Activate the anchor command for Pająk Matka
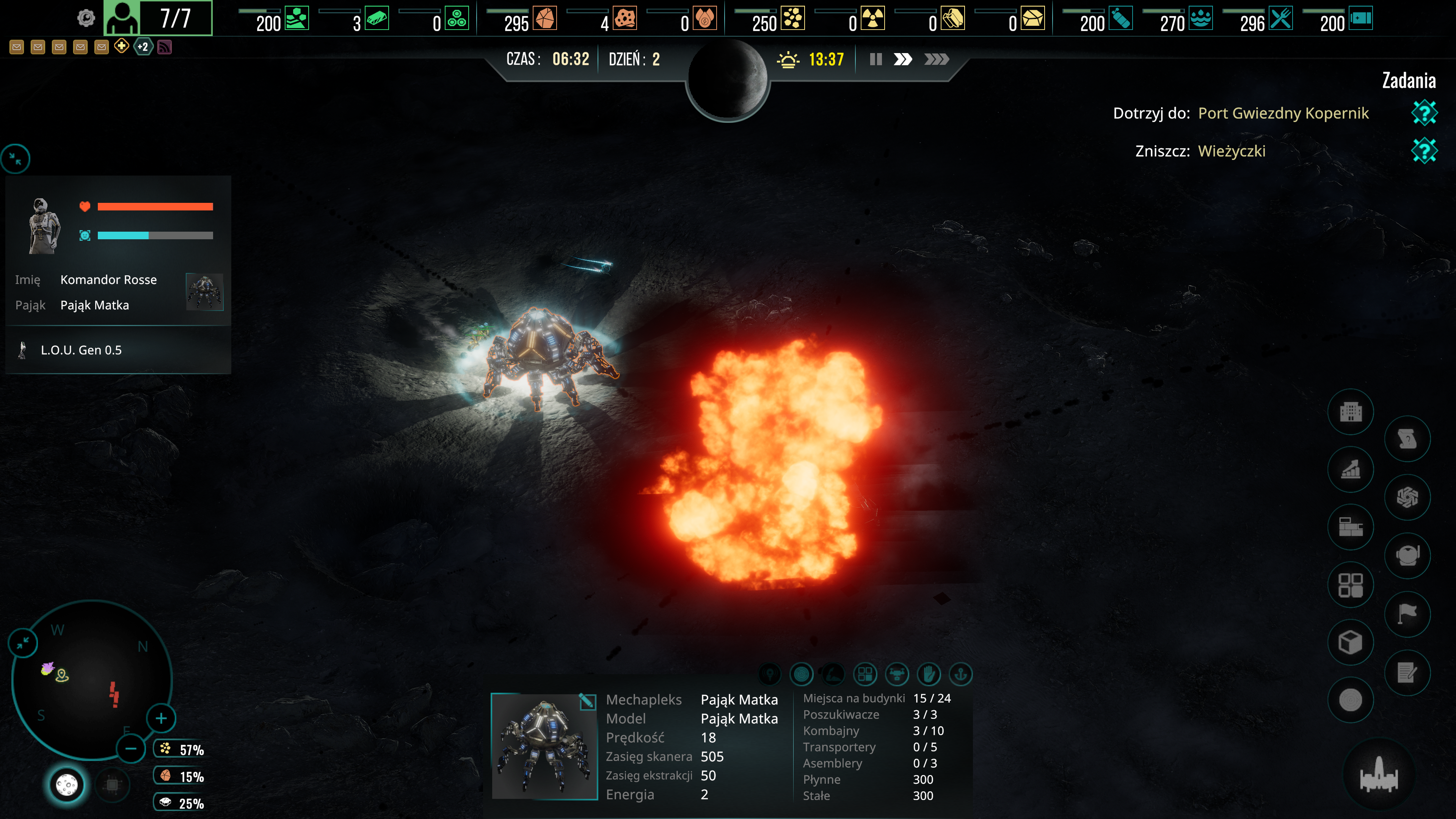Image resolution: width=1456 pixels, height=819 pixels. coord(960,674)
